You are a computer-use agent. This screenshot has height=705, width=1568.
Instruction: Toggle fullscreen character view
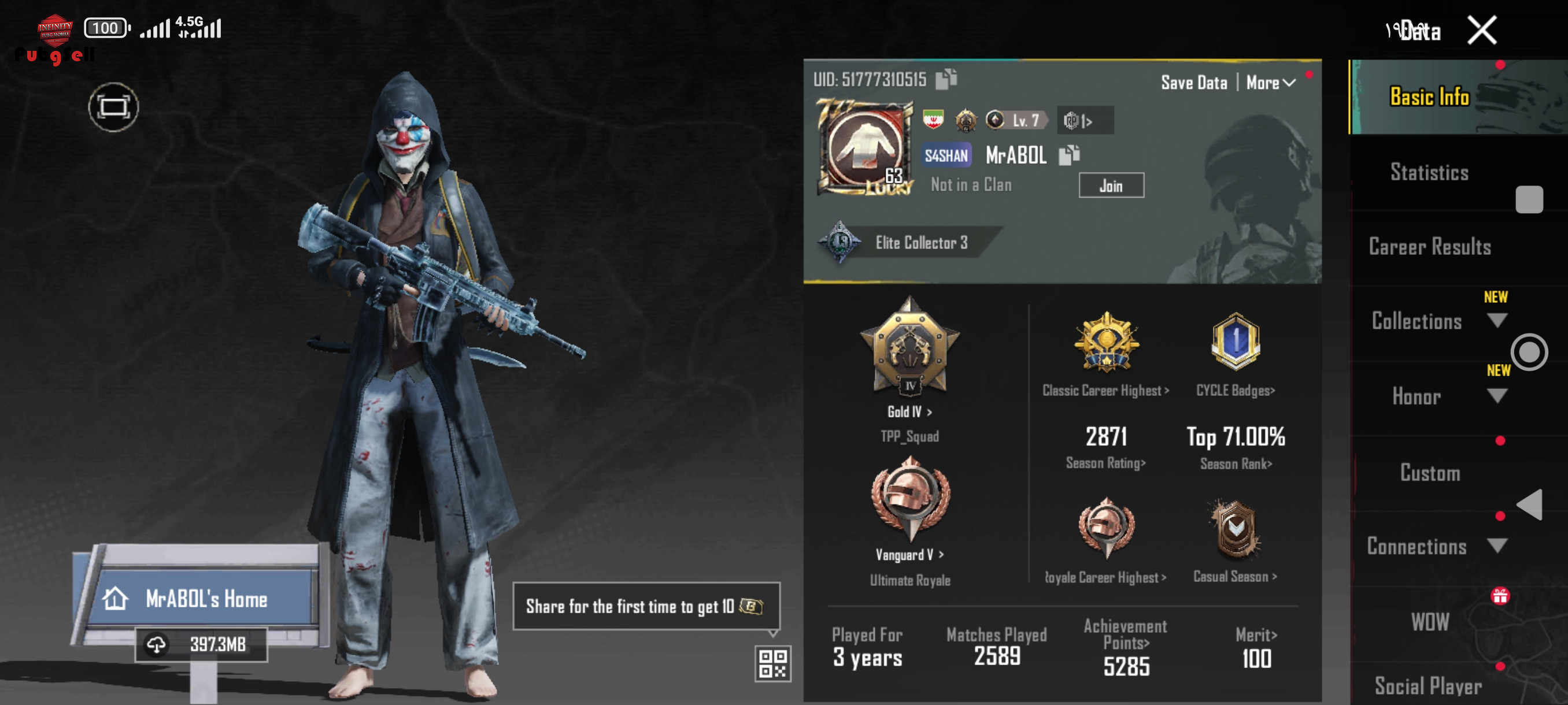coord(113,107)
